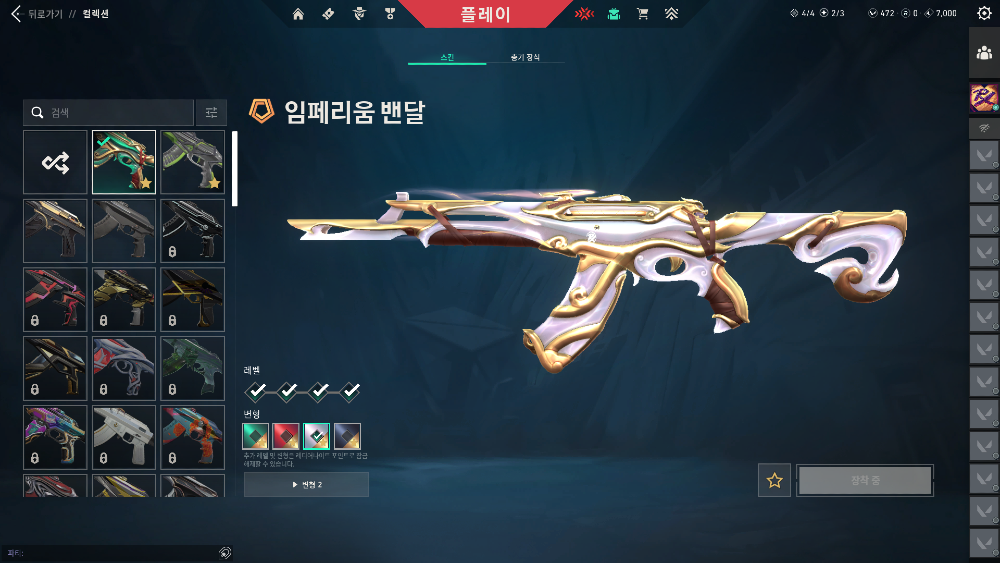Click the red 플레이 button
The height and width of the screenshot is (563, 1000).
(487, 14)
